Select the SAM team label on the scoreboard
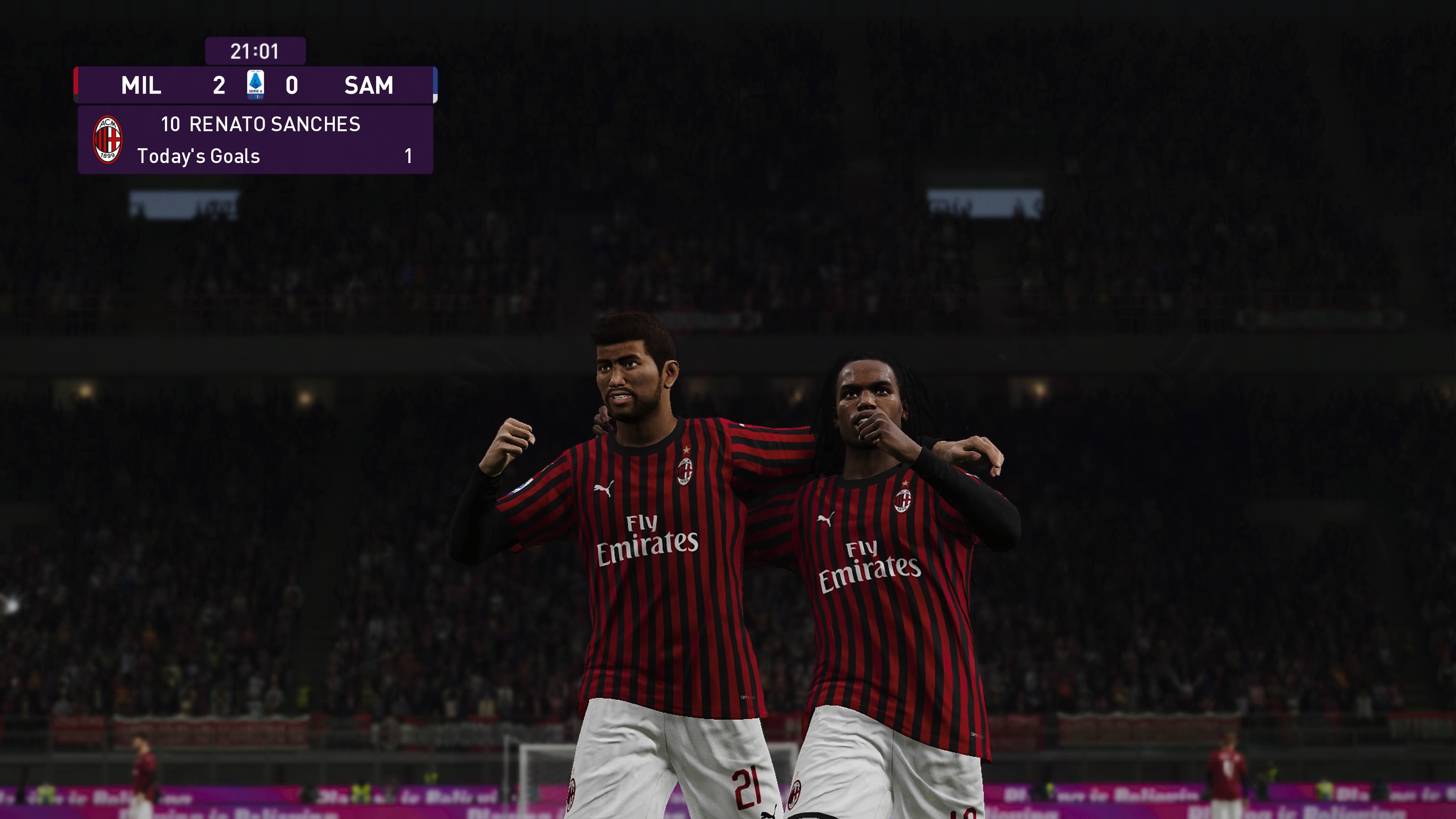This screenshot has height=819, width=1456. pyautogui.click(x=369, y=86)
